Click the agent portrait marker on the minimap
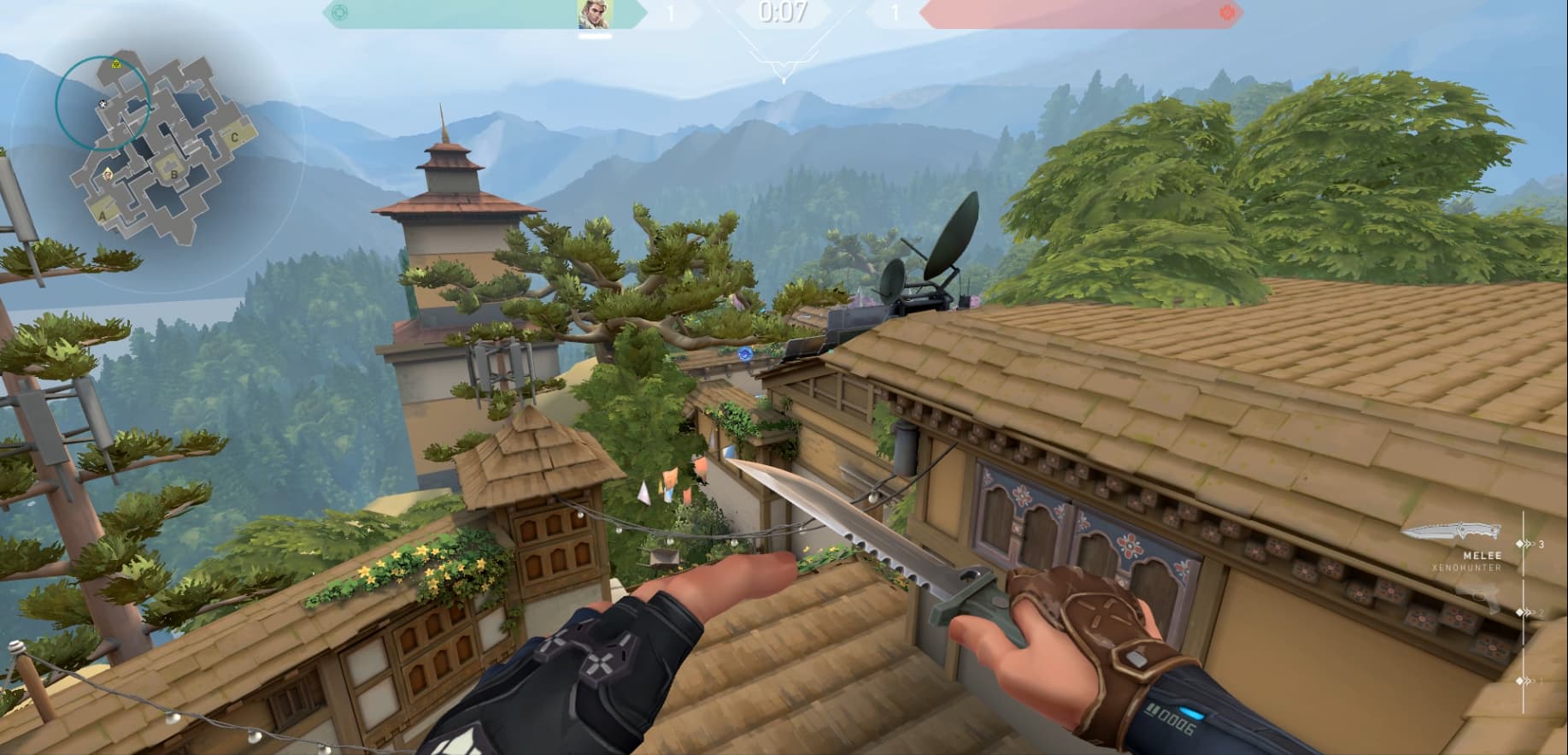The width and height of the screenshot is (1568, 755). click(x=108, y=174)
